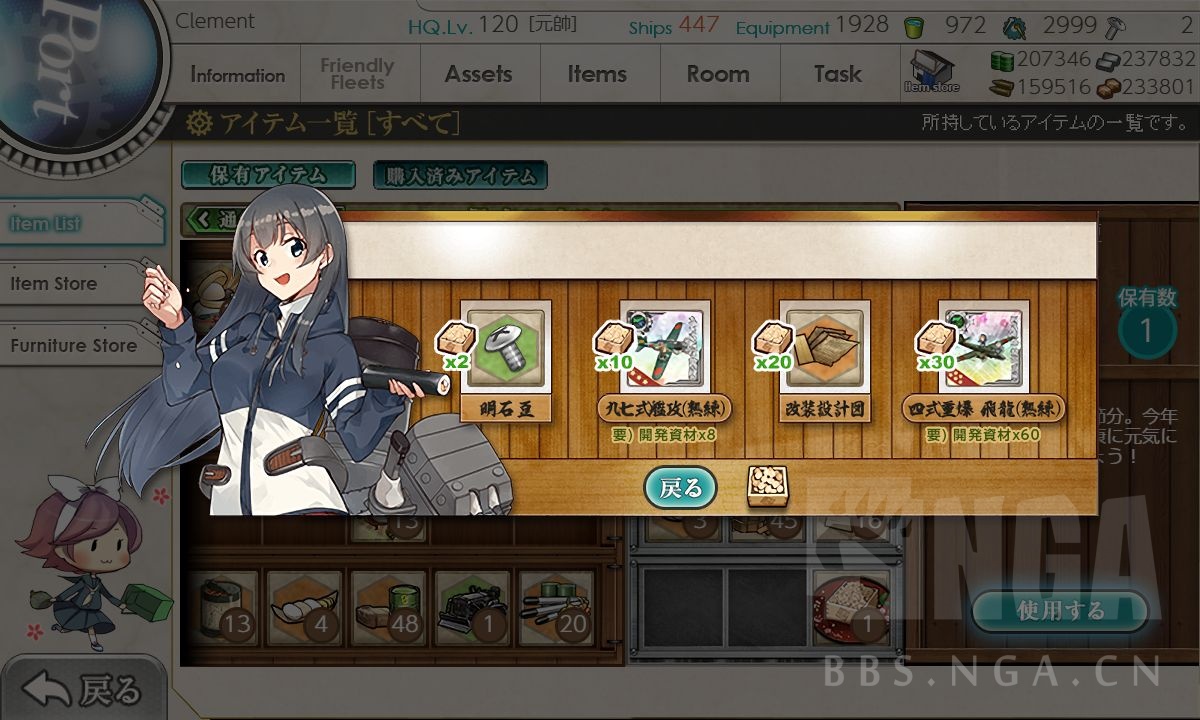Open the Room menu

click(x=717, y=75)
